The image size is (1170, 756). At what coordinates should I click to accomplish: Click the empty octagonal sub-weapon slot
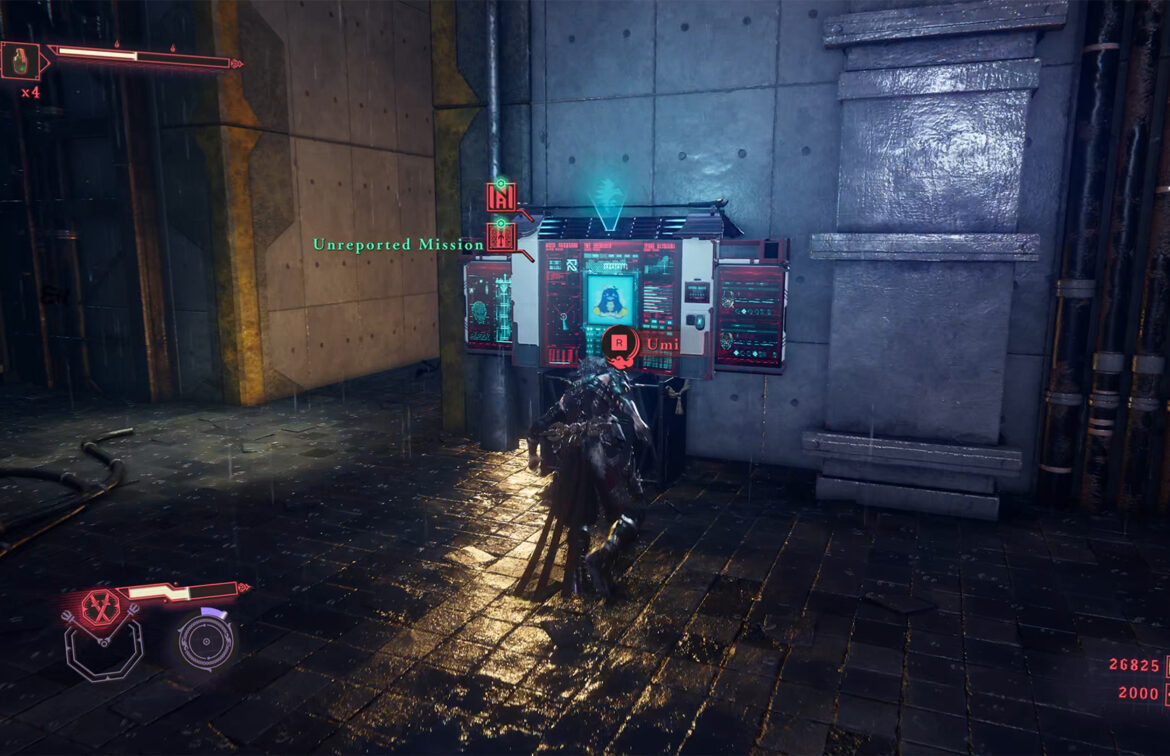coord(103,651)
